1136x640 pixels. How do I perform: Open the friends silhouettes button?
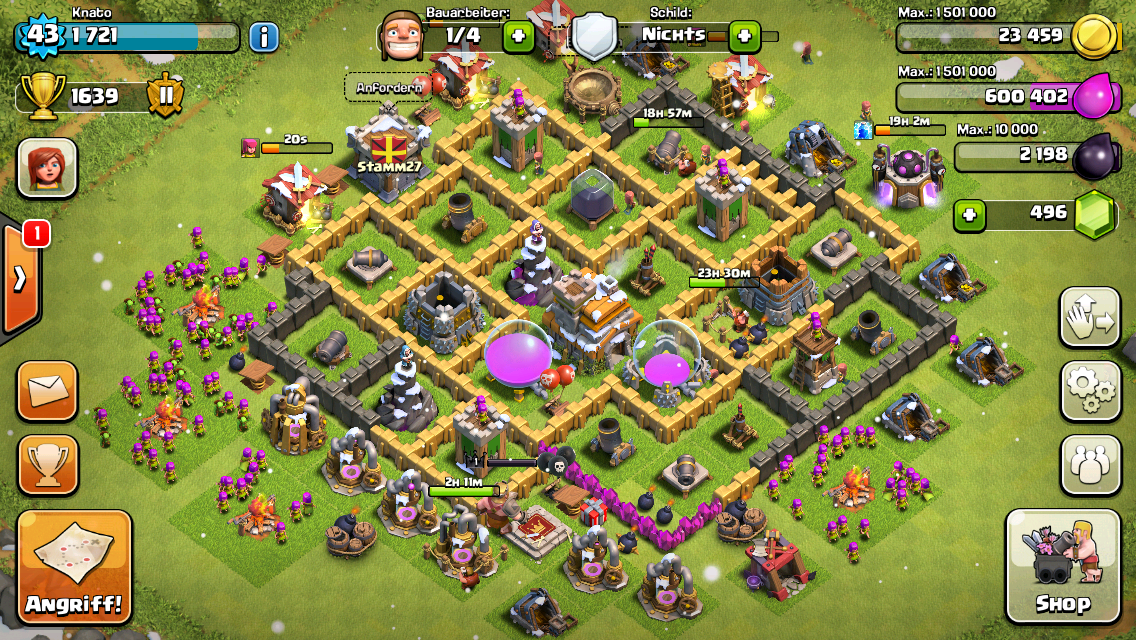pyautogui.click(x=1090, y=465)
